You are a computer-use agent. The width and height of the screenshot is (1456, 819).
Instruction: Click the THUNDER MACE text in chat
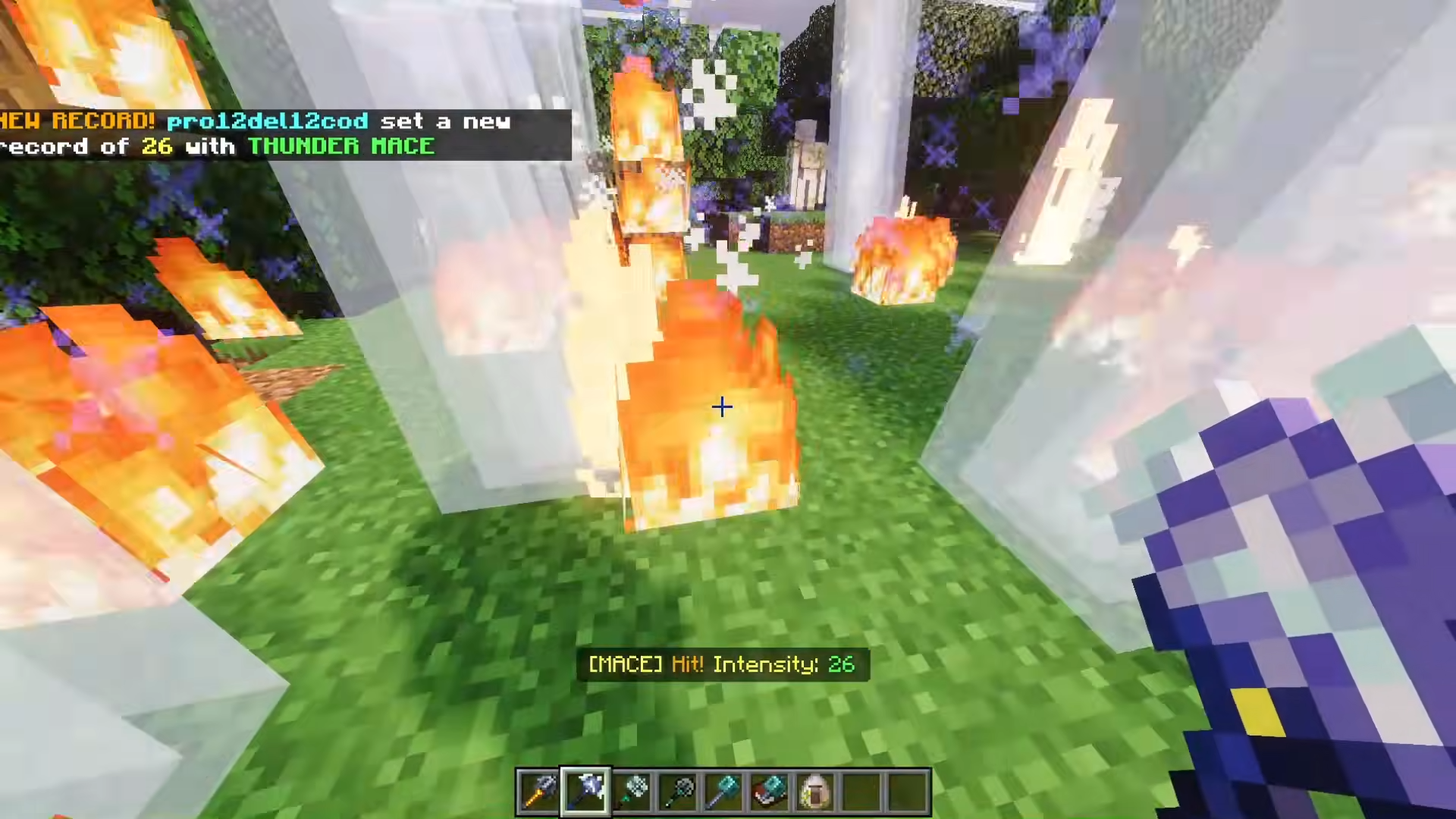[341, 146]
